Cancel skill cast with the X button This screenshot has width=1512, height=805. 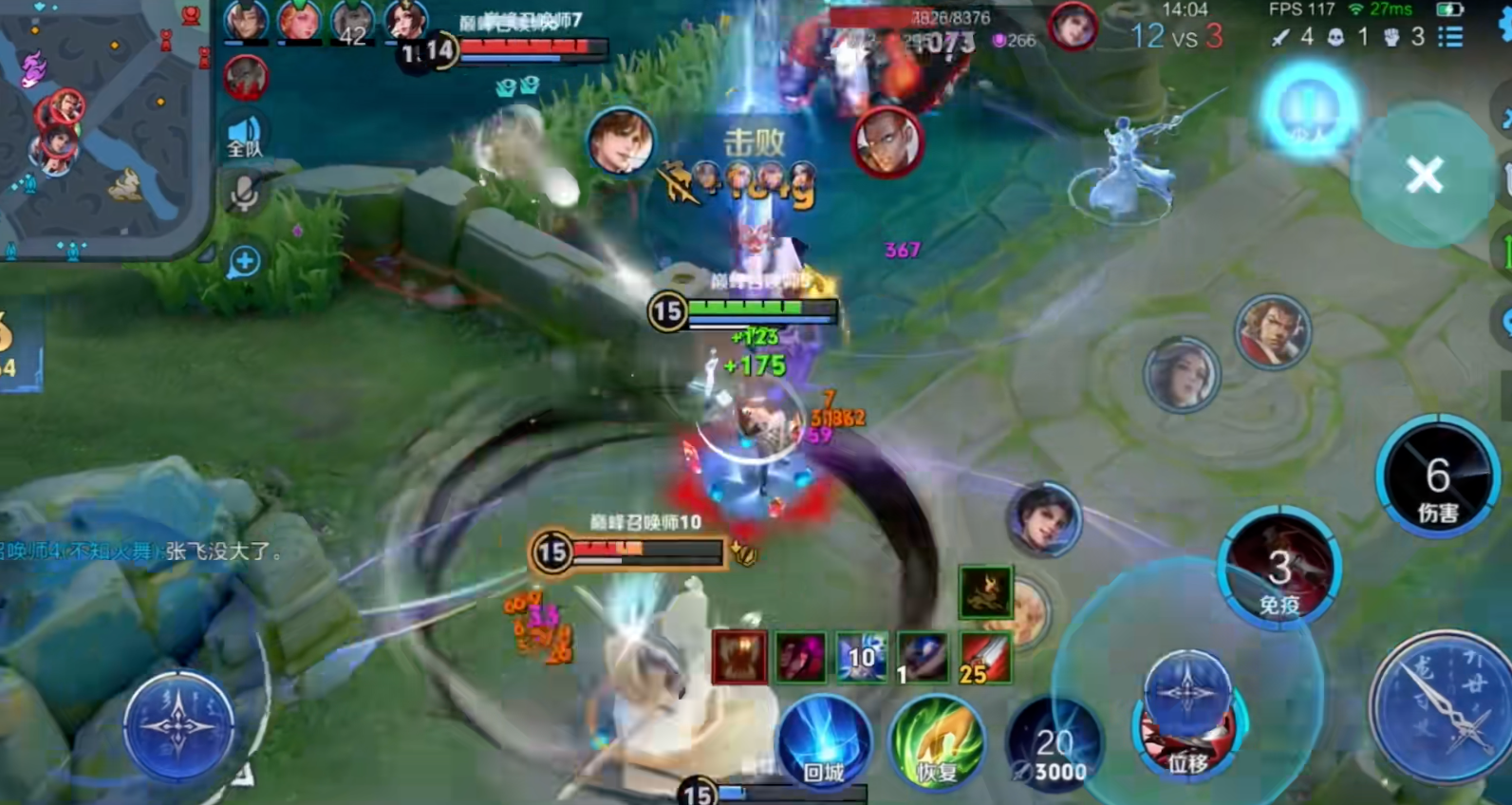(1424, 175)
